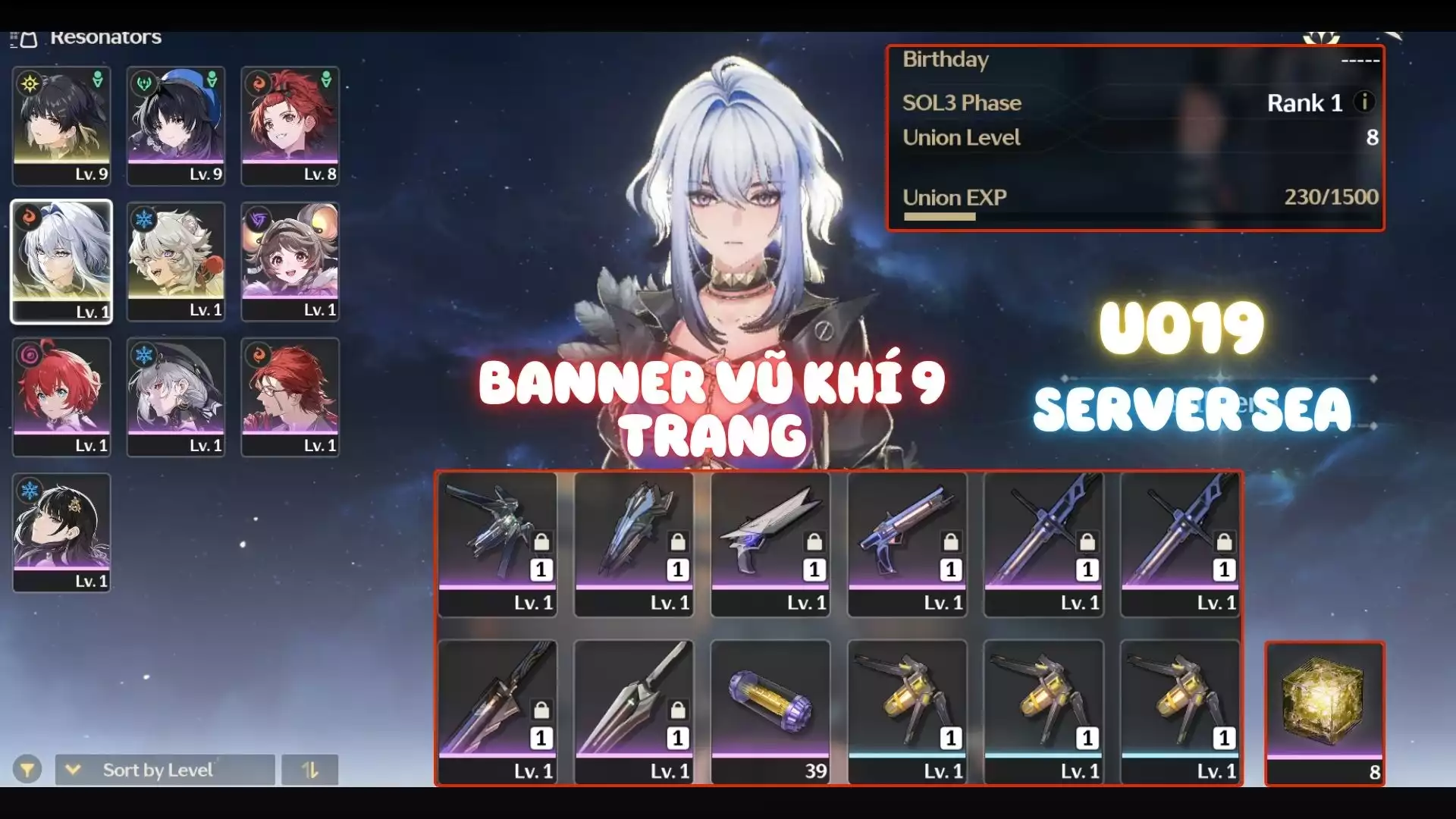Select the white pistol weapon slot

(770, 543)
